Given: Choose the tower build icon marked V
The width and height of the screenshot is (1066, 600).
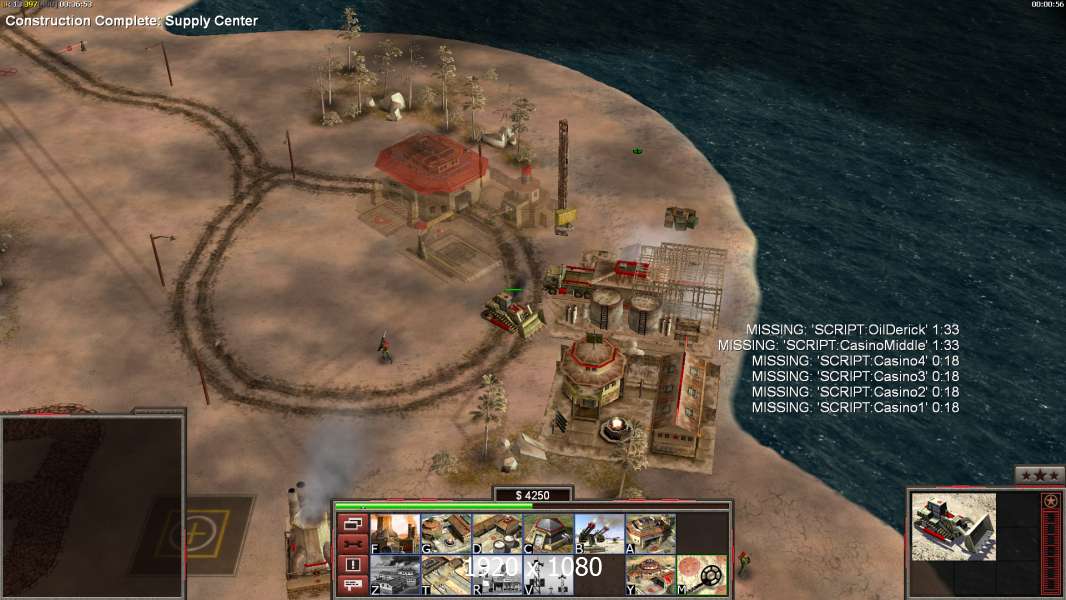Looking at the screenshot, I should click(x=548, y=575).
